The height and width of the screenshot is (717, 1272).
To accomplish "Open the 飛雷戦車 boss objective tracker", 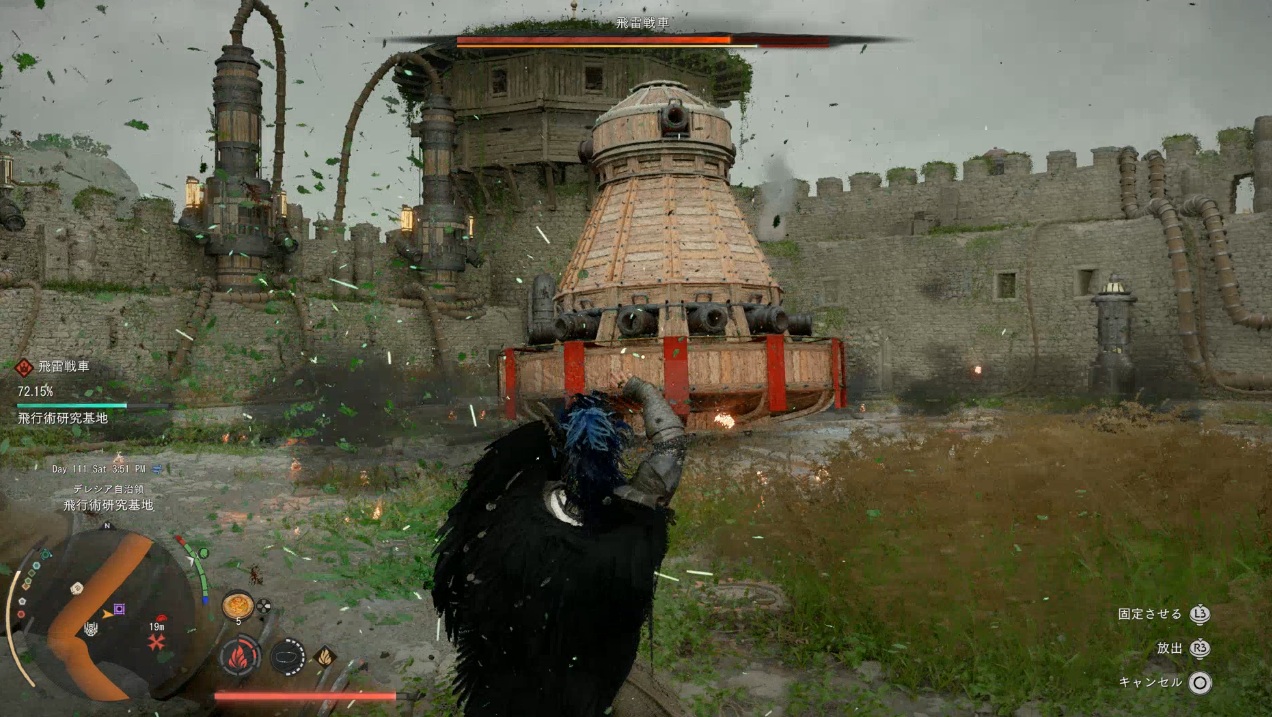I will pyautogui.click(x=63, y=367).
